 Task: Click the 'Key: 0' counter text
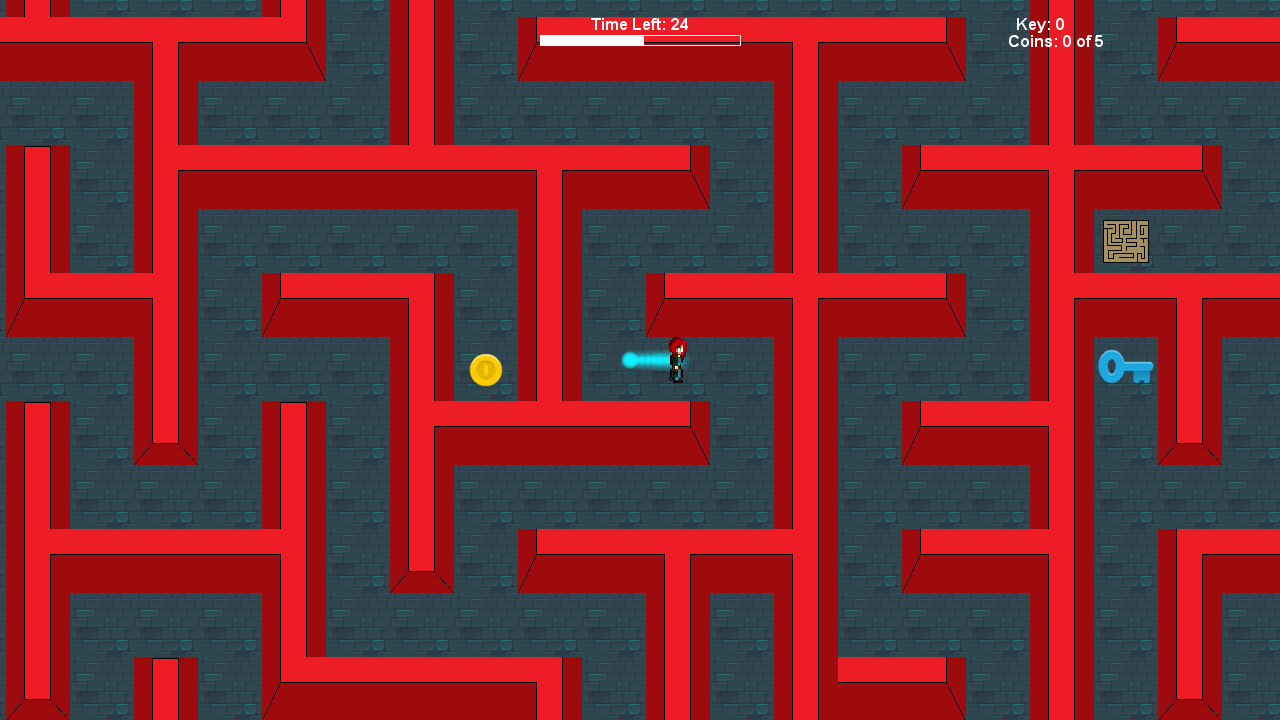tap(1040, 25)
